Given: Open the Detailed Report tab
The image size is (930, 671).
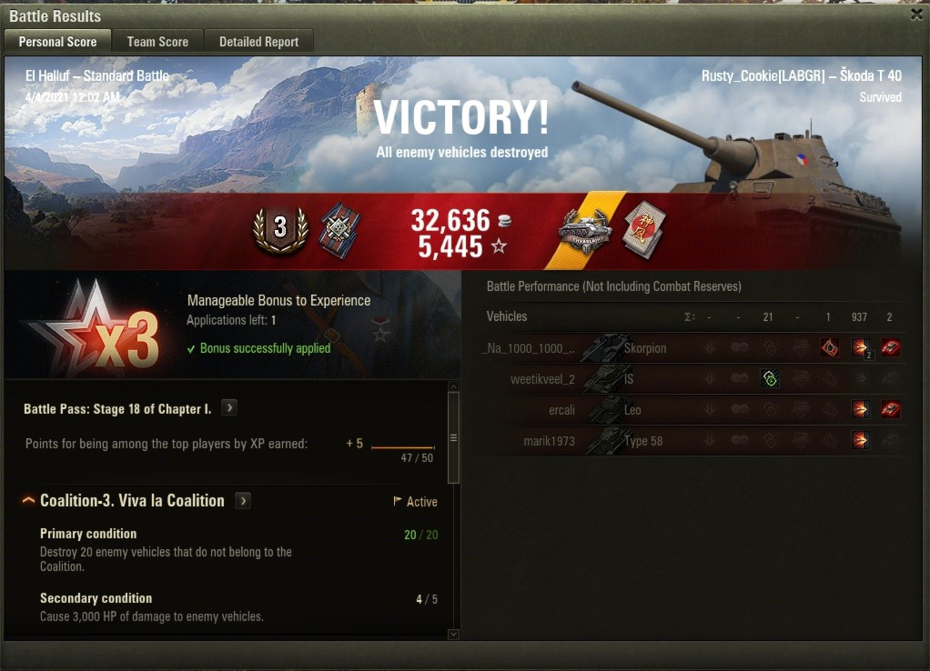Looking at the screenshot, I should (x=259, y=42).
